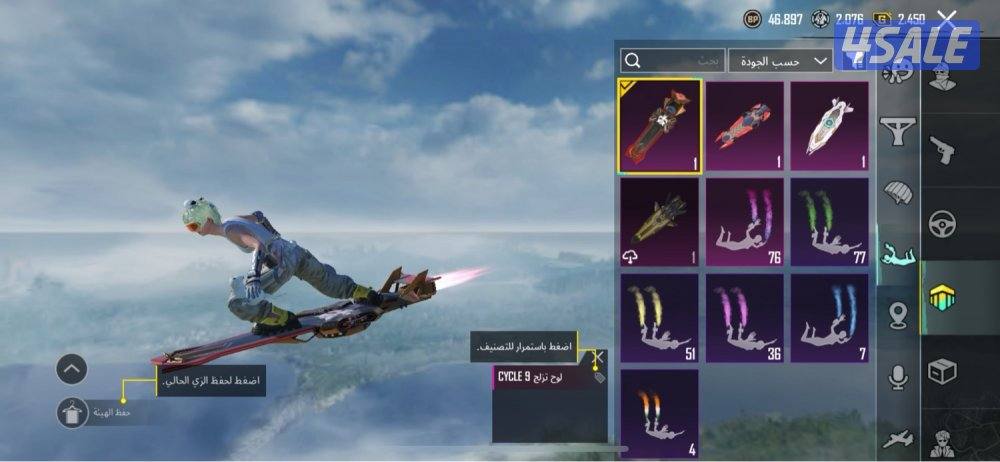This screenshot has width=1000, height=462.
Task: Close the inventory screen with the X
Action: pos(947,17)
